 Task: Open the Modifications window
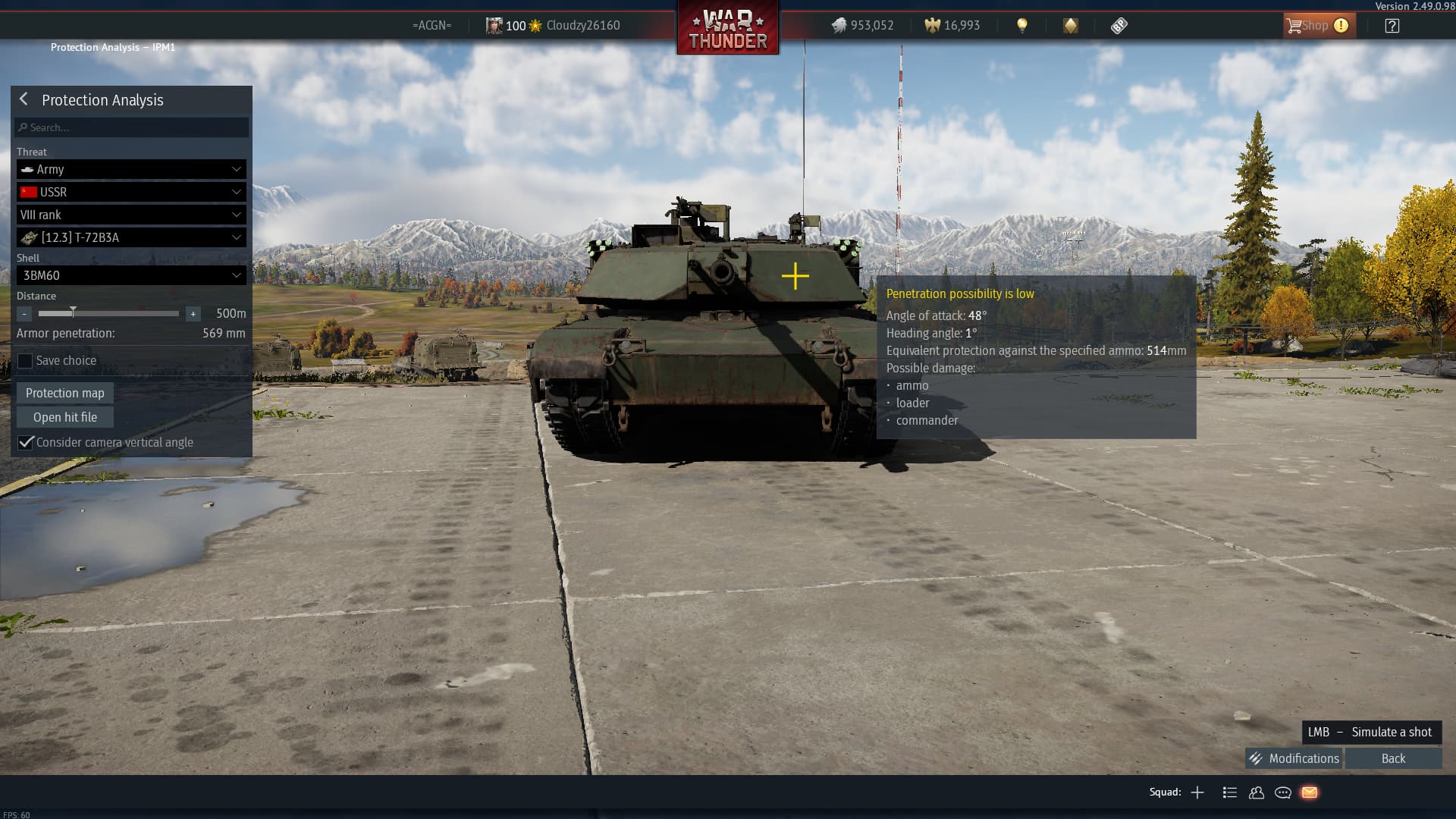tap(1294, 758)
